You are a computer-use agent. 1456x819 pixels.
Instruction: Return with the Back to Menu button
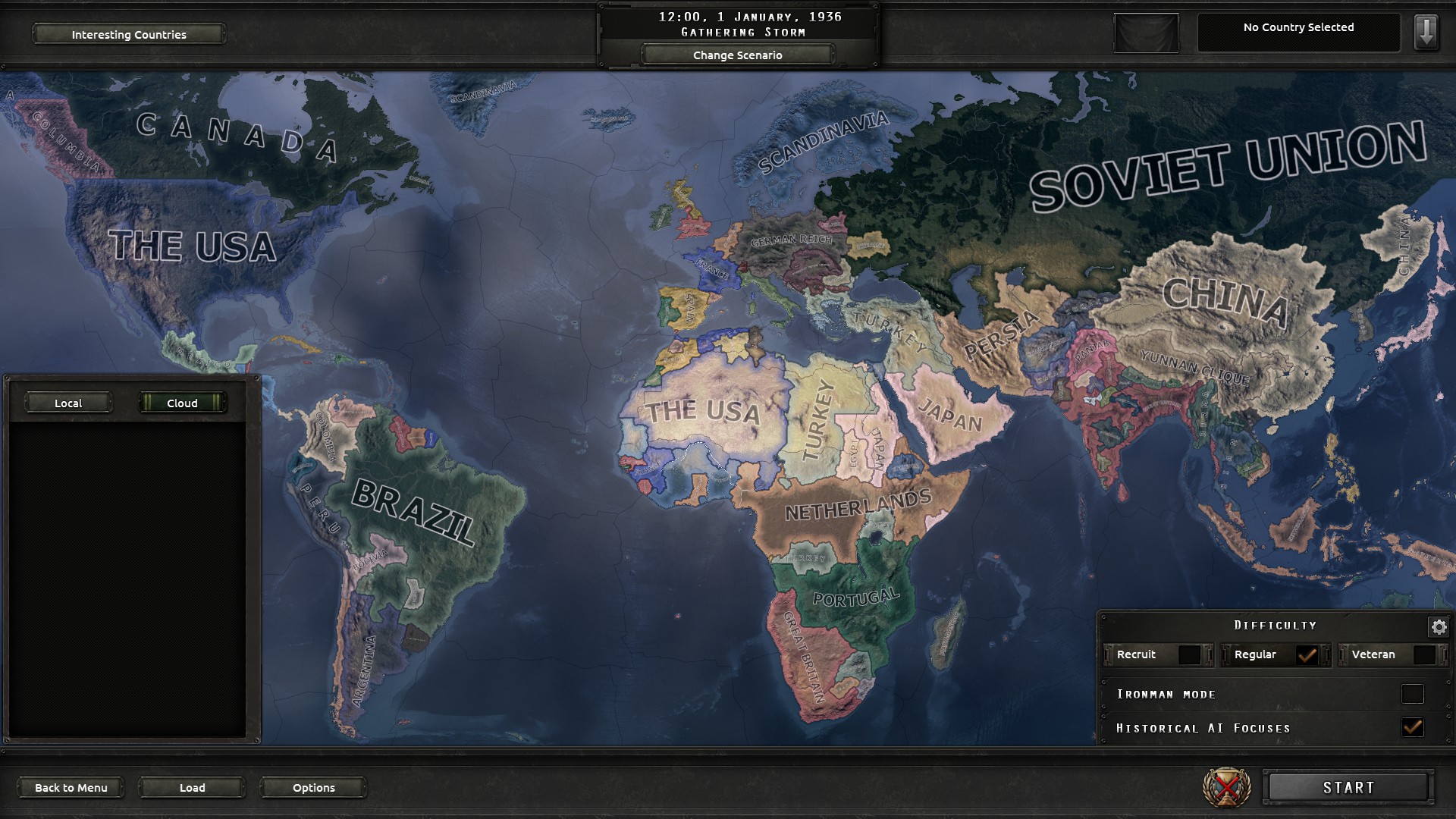tap(71, 787)
